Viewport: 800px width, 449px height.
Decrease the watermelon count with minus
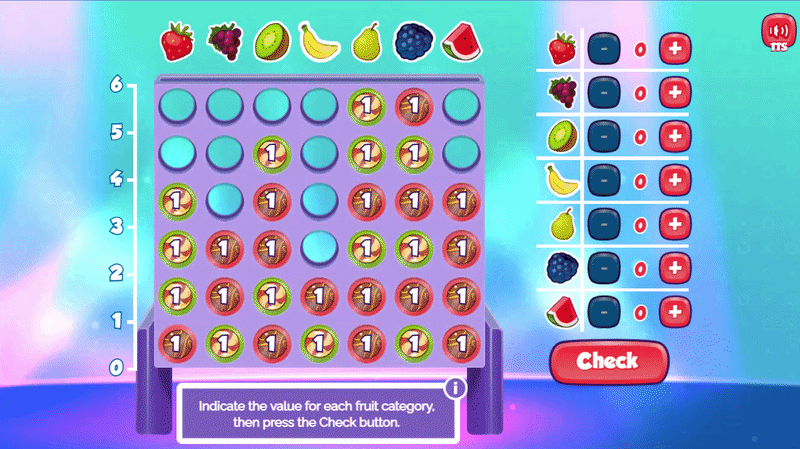point(603,313)
